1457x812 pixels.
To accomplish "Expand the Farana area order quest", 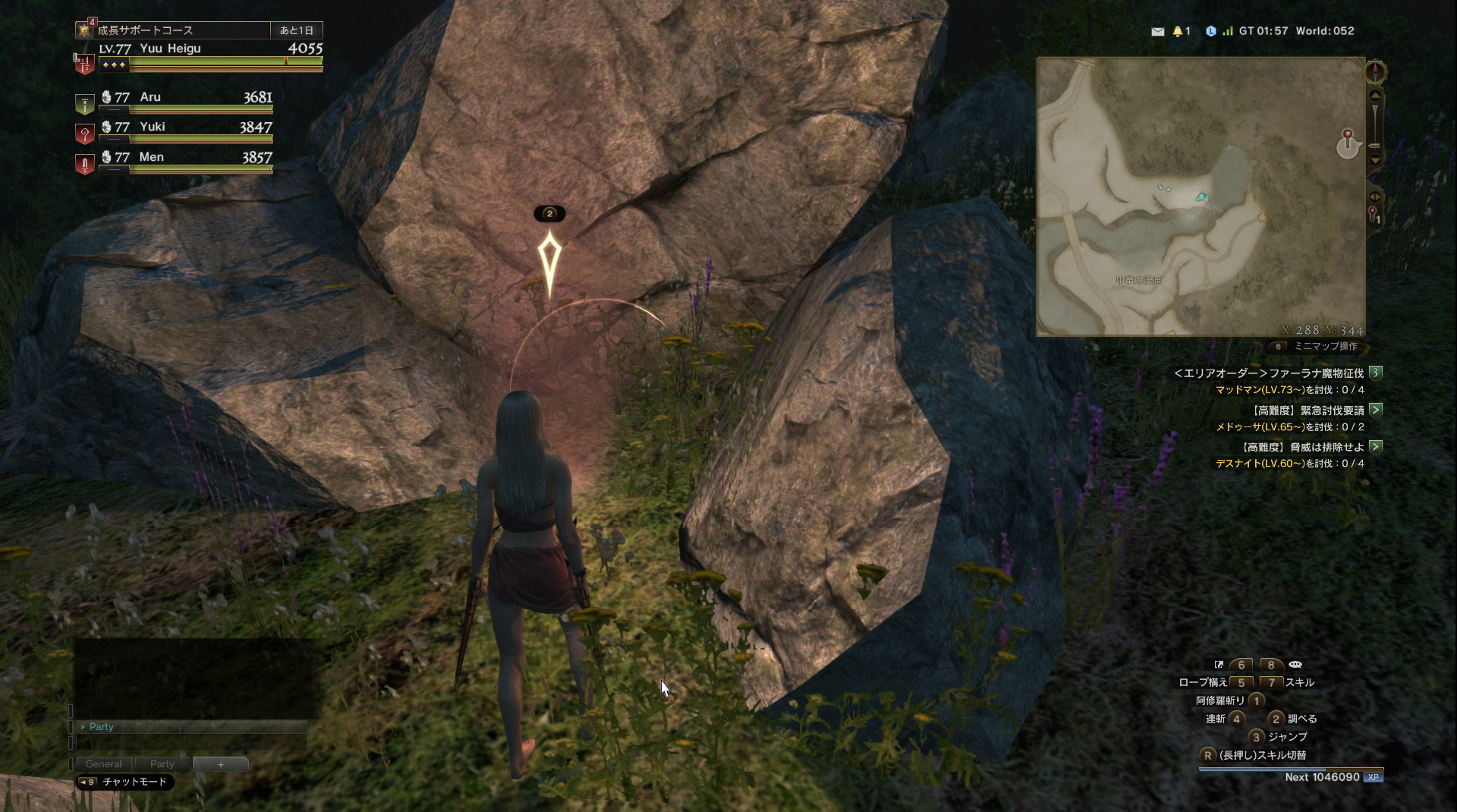I will (1375, 373).
